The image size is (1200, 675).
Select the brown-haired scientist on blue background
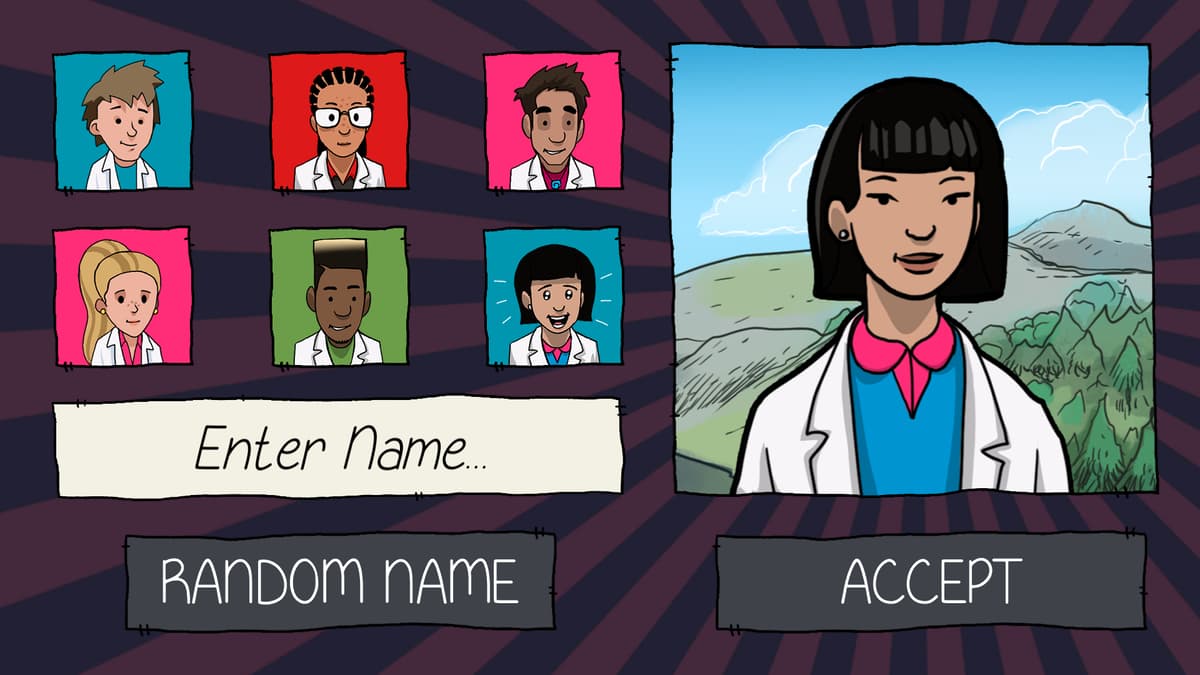point(122,121)
